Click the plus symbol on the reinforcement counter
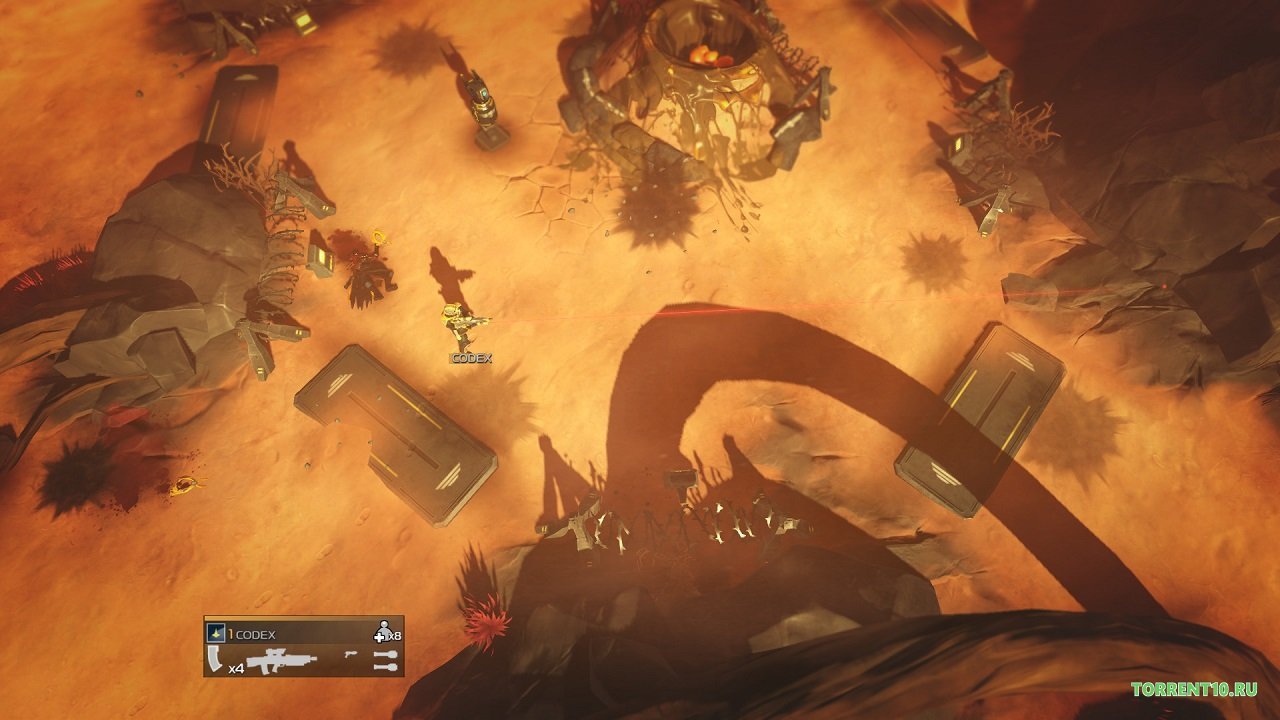Screen dimensions: 1280x720 pyautogui.click(x=379, y=637)
